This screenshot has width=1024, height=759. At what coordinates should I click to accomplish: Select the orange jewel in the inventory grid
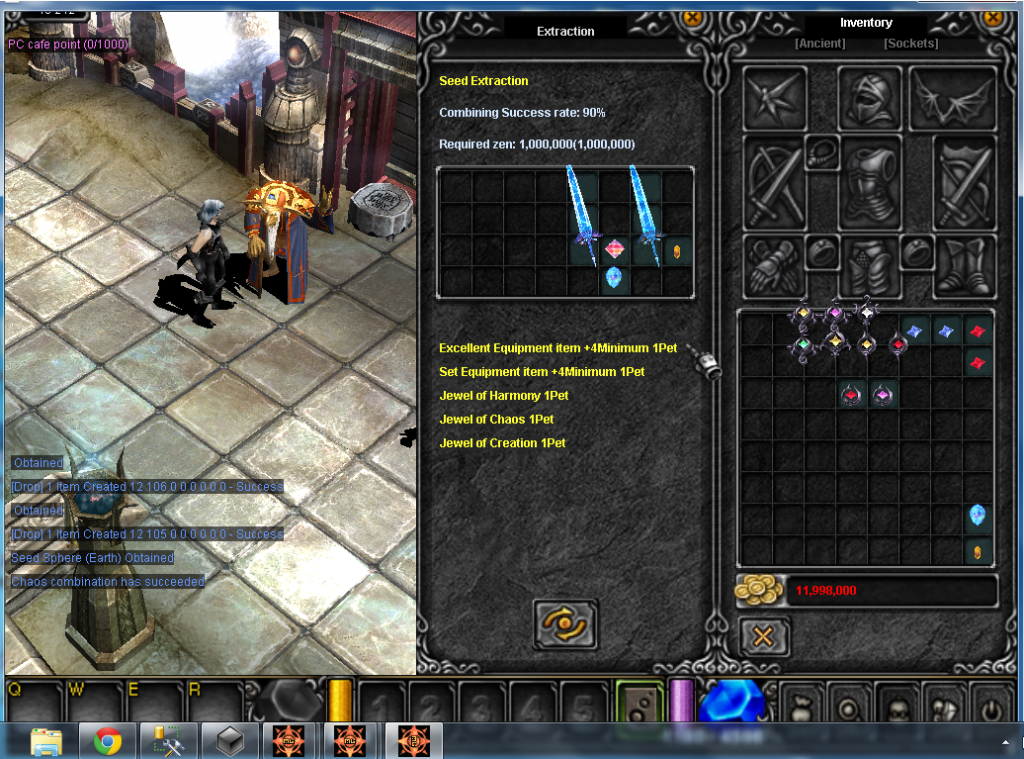pos(977,550)
